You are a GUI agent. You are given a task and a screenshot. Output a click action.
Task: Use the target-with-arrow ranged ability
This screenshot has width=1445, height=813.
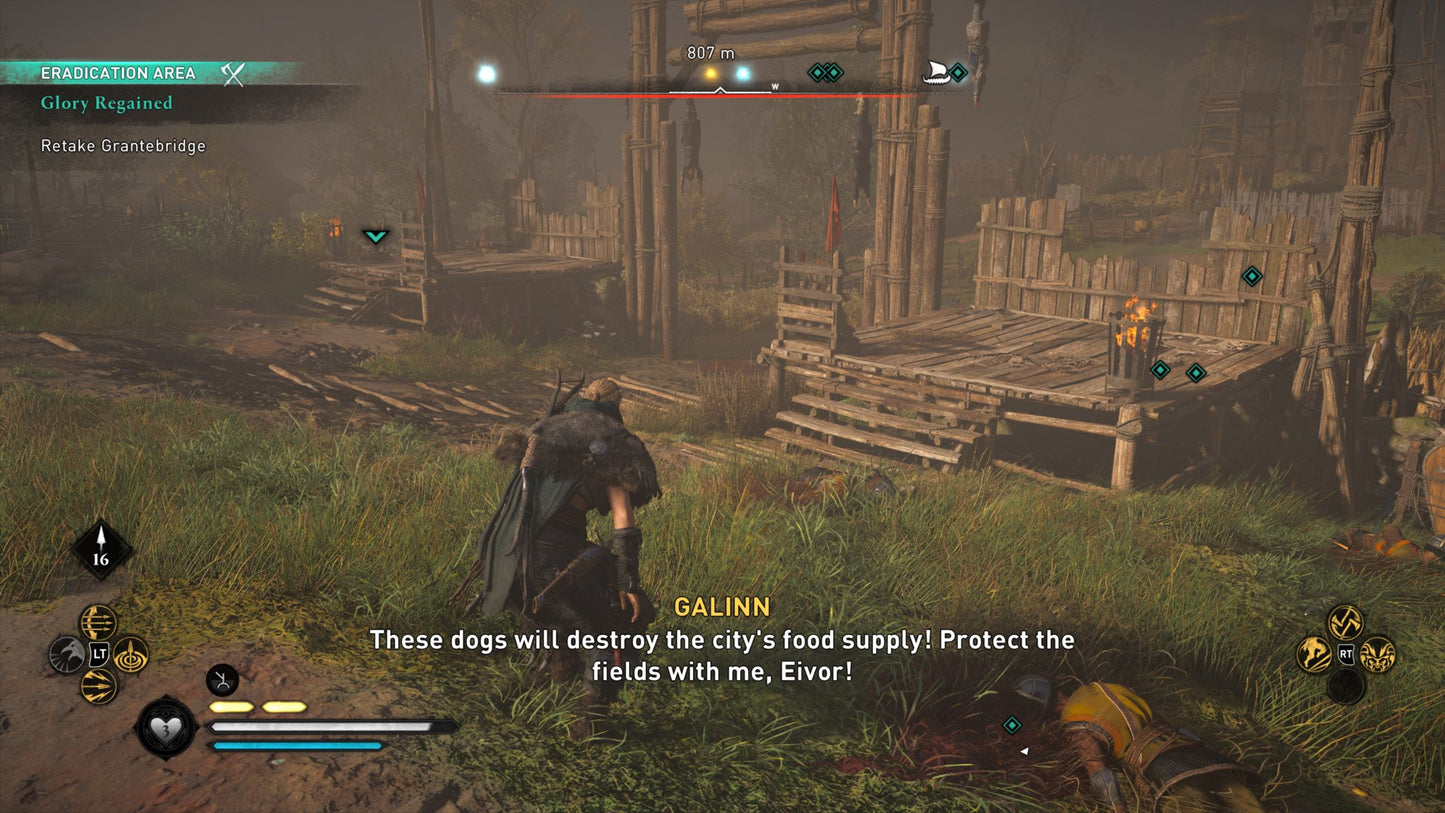(x=131, y=655)
